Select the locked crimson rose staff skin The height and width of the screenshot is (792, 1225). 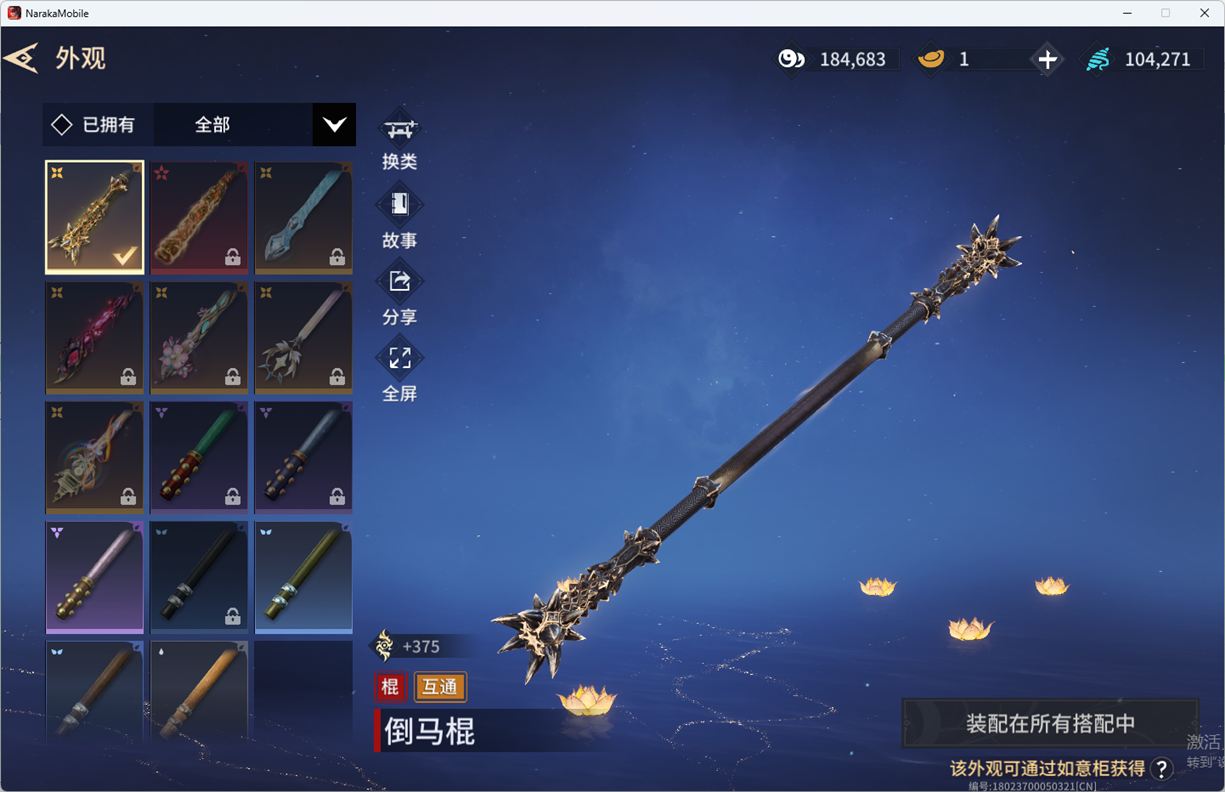tap(95, 337)
